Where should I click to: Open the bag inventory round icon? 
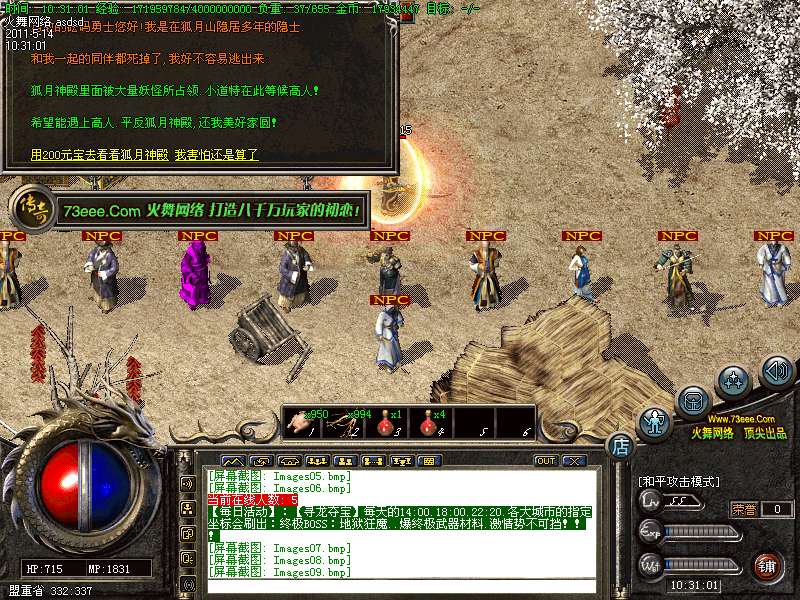(x=693, y=401)
